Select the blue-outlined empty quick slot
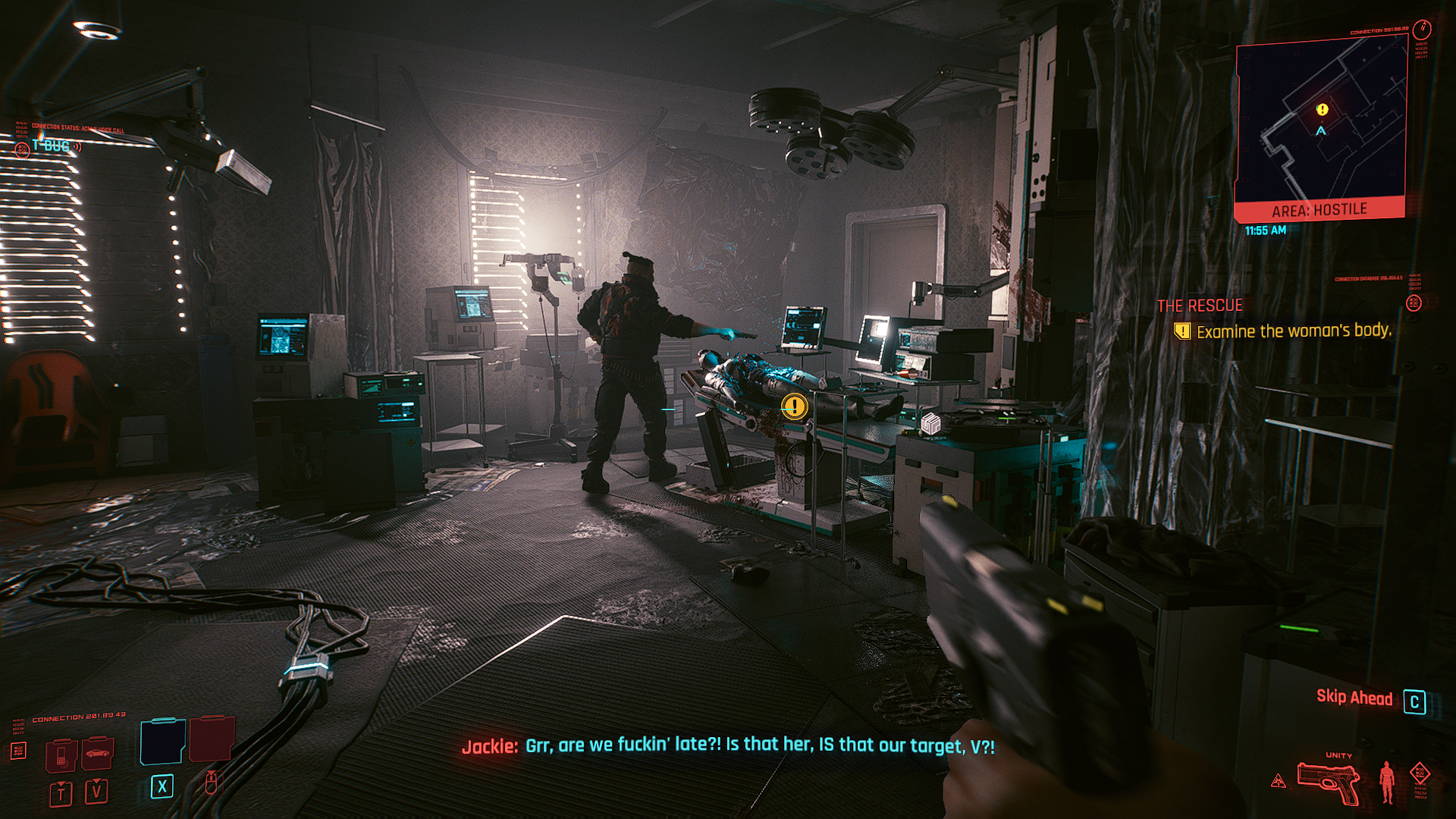1456x819 pixels. 162,741
